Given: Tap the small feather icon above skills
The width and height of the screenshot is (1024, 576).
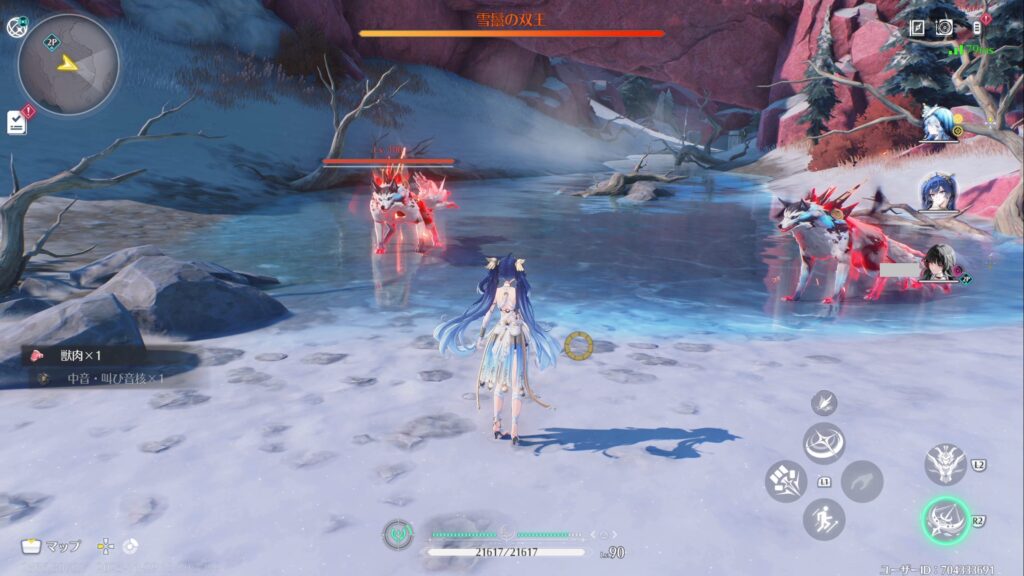Looking at the screenshot, I should tap(824, 403).
